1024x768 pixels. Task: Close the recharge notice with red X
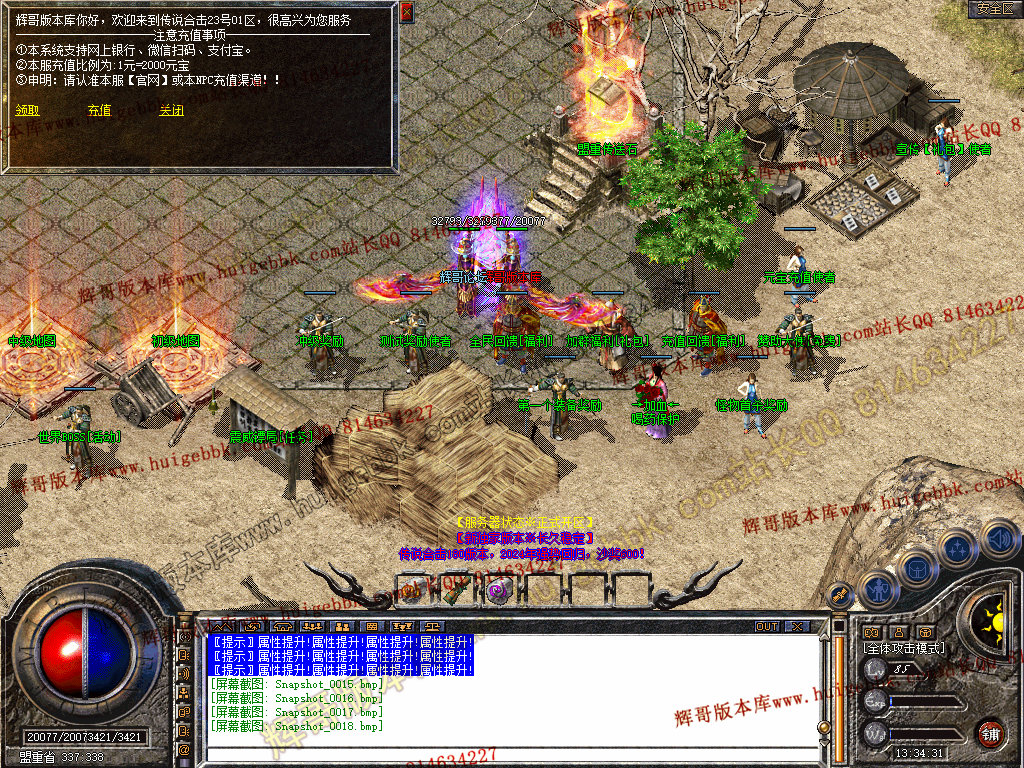pos(406,12)
